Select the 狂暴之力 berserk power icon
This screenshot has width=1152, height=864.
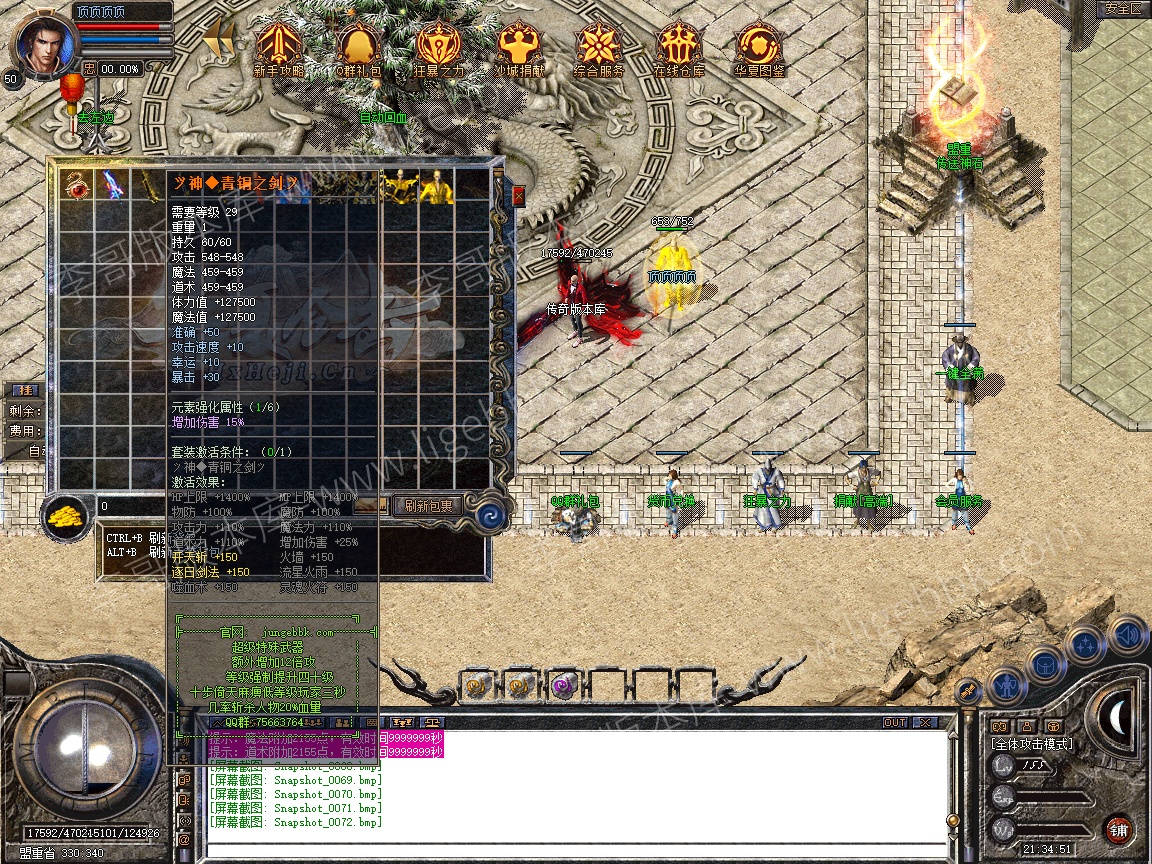click(439, 45)
